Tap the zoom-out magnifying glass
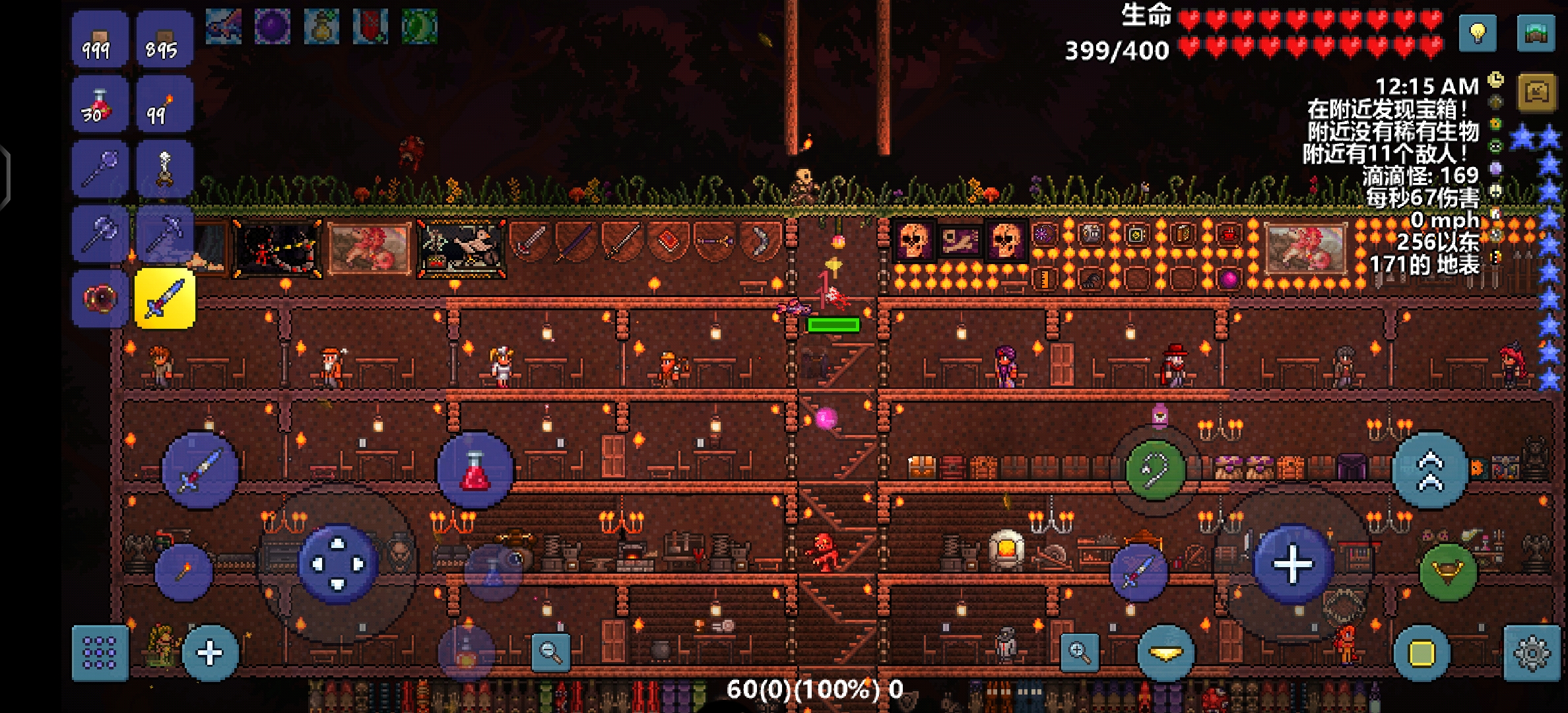Image resolution: width=1568 pixels, height=713 pixels. pyautogui.click(x=550, y=652)
